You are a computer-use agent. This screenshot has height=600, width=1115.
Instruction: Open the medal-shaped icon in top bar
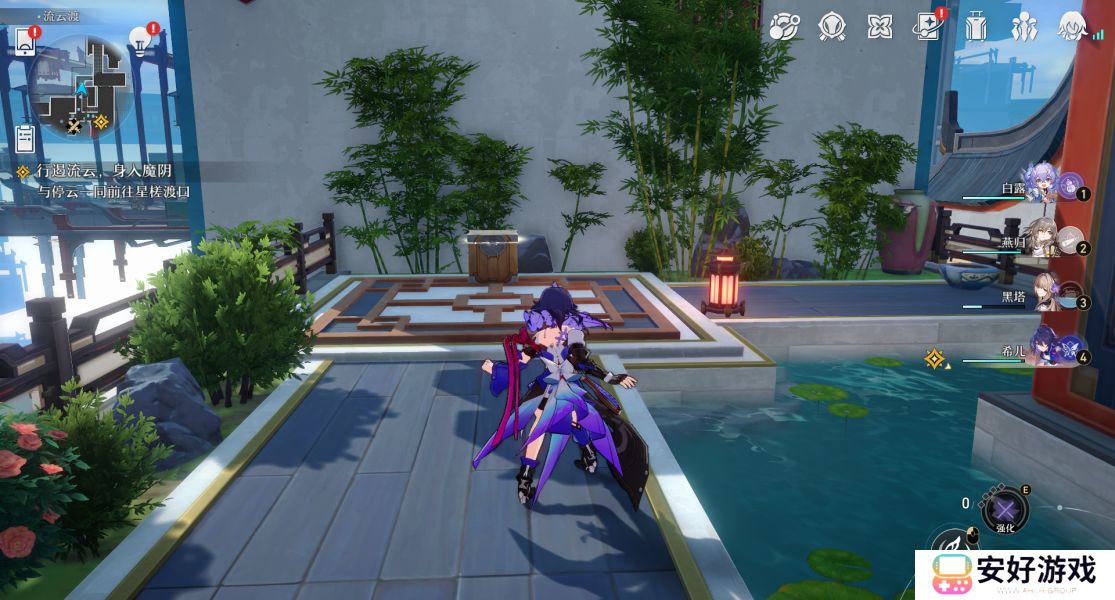[x=832, y=27]
